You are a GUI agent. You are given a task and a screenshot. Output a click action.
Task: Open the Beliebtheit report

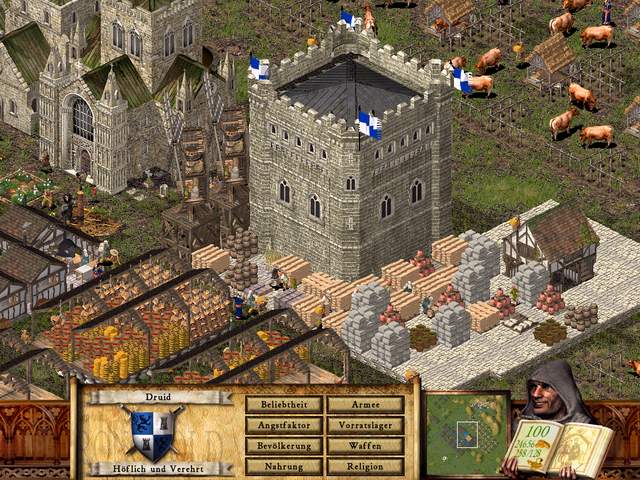point(284,405)
